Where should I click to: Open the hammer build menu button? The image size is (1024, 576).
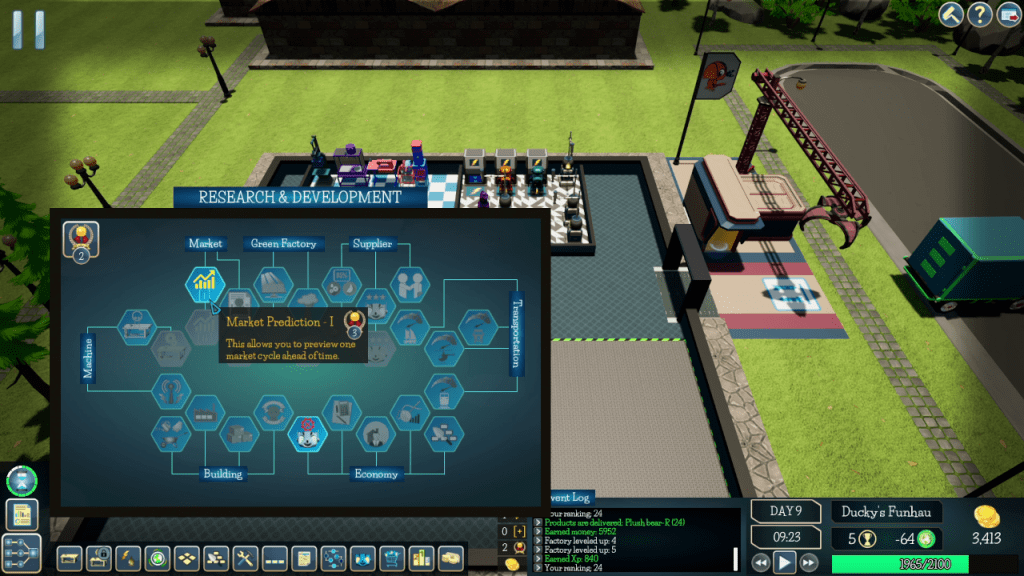point(951,15)
